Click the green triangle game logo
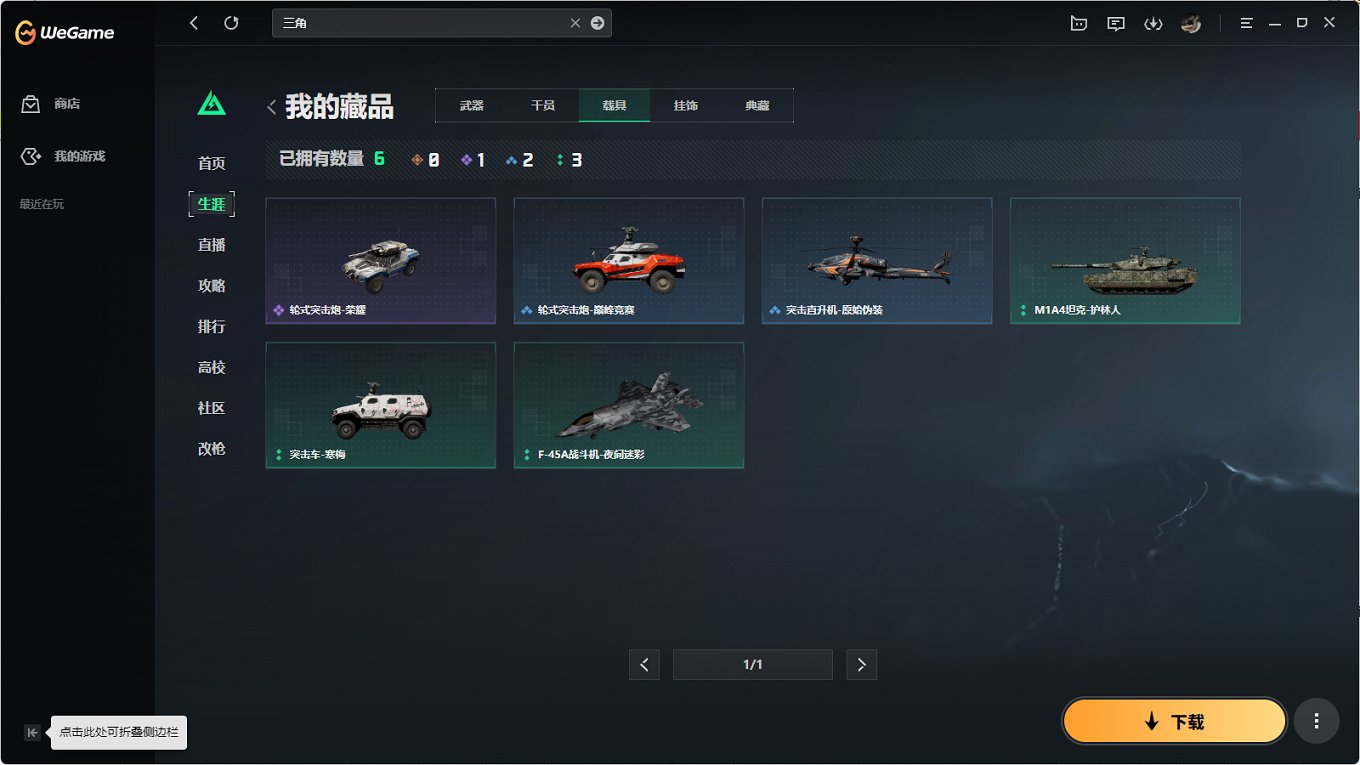 tap(211, 102)
